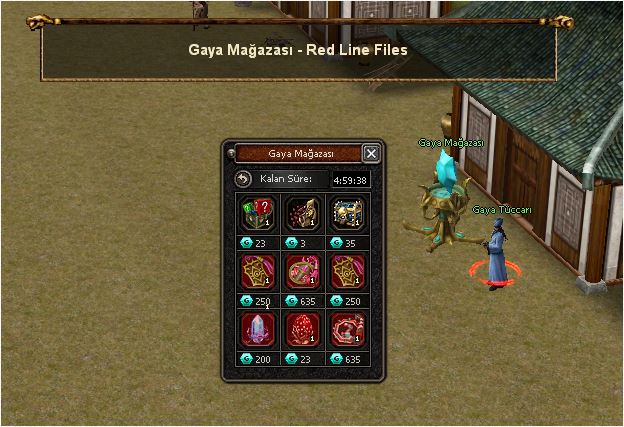
Task: Refresh the shop with the circular arrow button
Action: (x=243, y=179)
